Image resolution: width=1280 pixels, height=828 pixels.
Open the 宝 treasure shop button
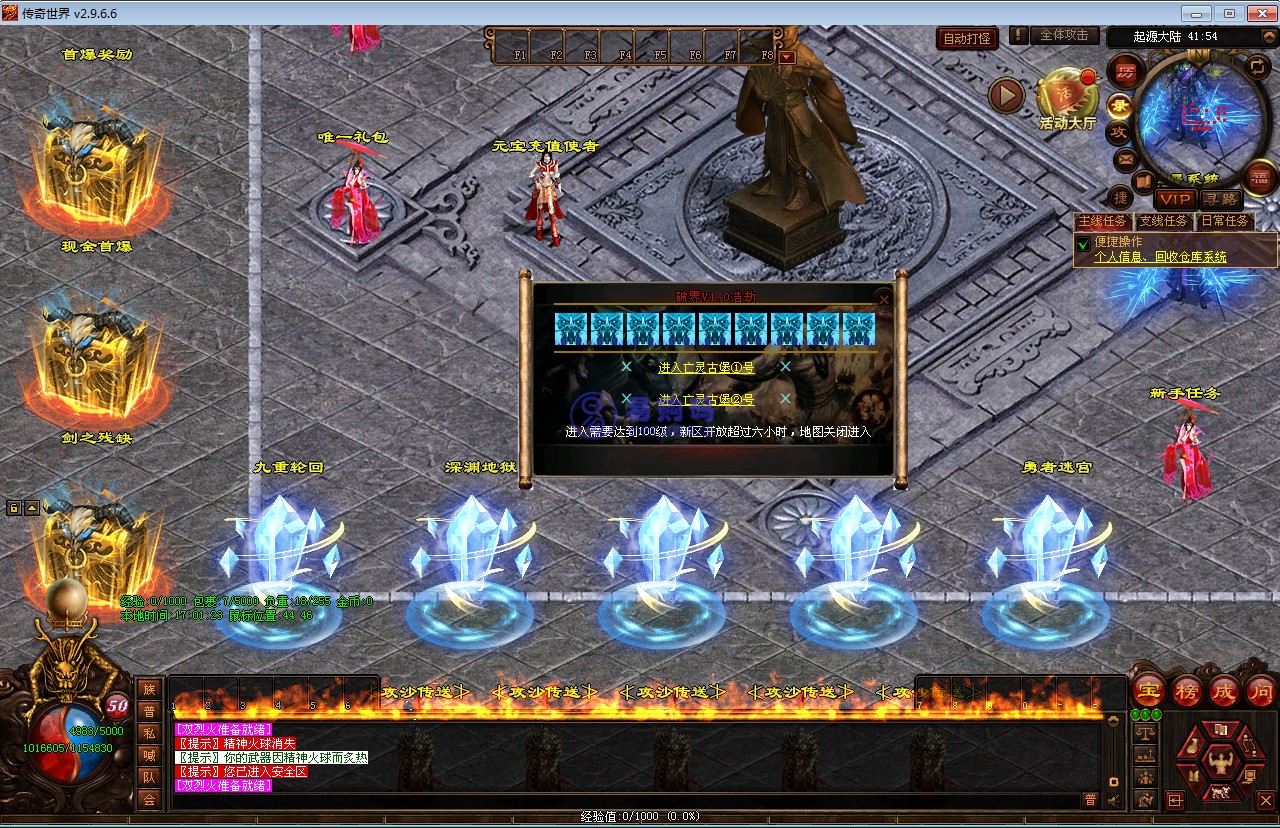pos(1150,690)
